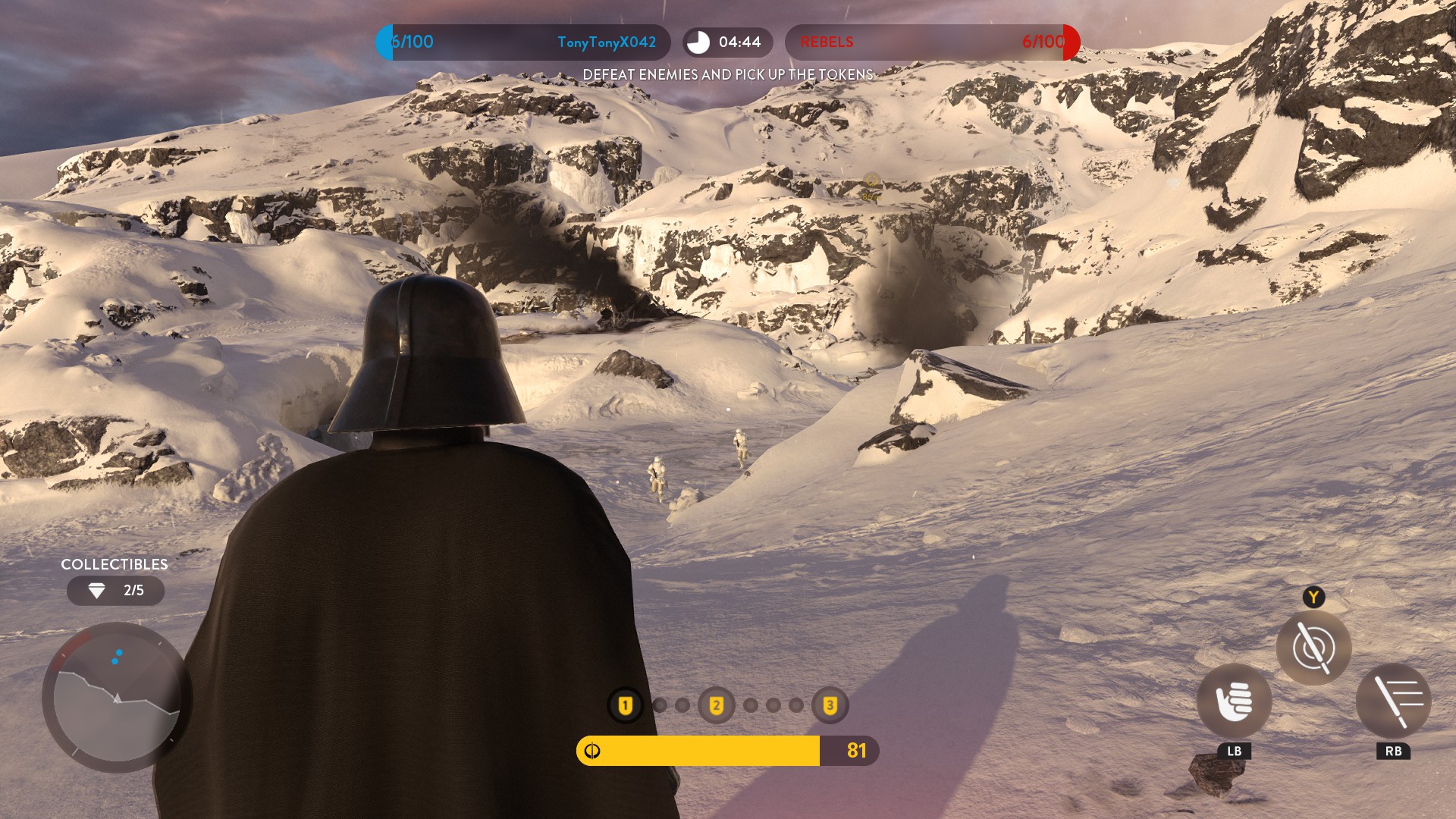This screenshot has width=1456, height=819.
Task: Select the crossed-out target ability icon
Action: tap(1313, 648)
